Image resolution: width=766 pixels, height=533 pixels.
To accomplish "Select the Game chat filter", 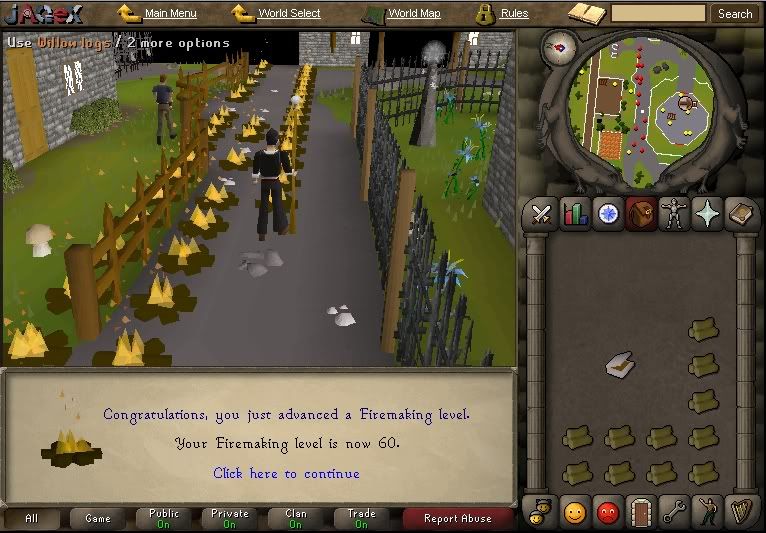I will (98, 518).
